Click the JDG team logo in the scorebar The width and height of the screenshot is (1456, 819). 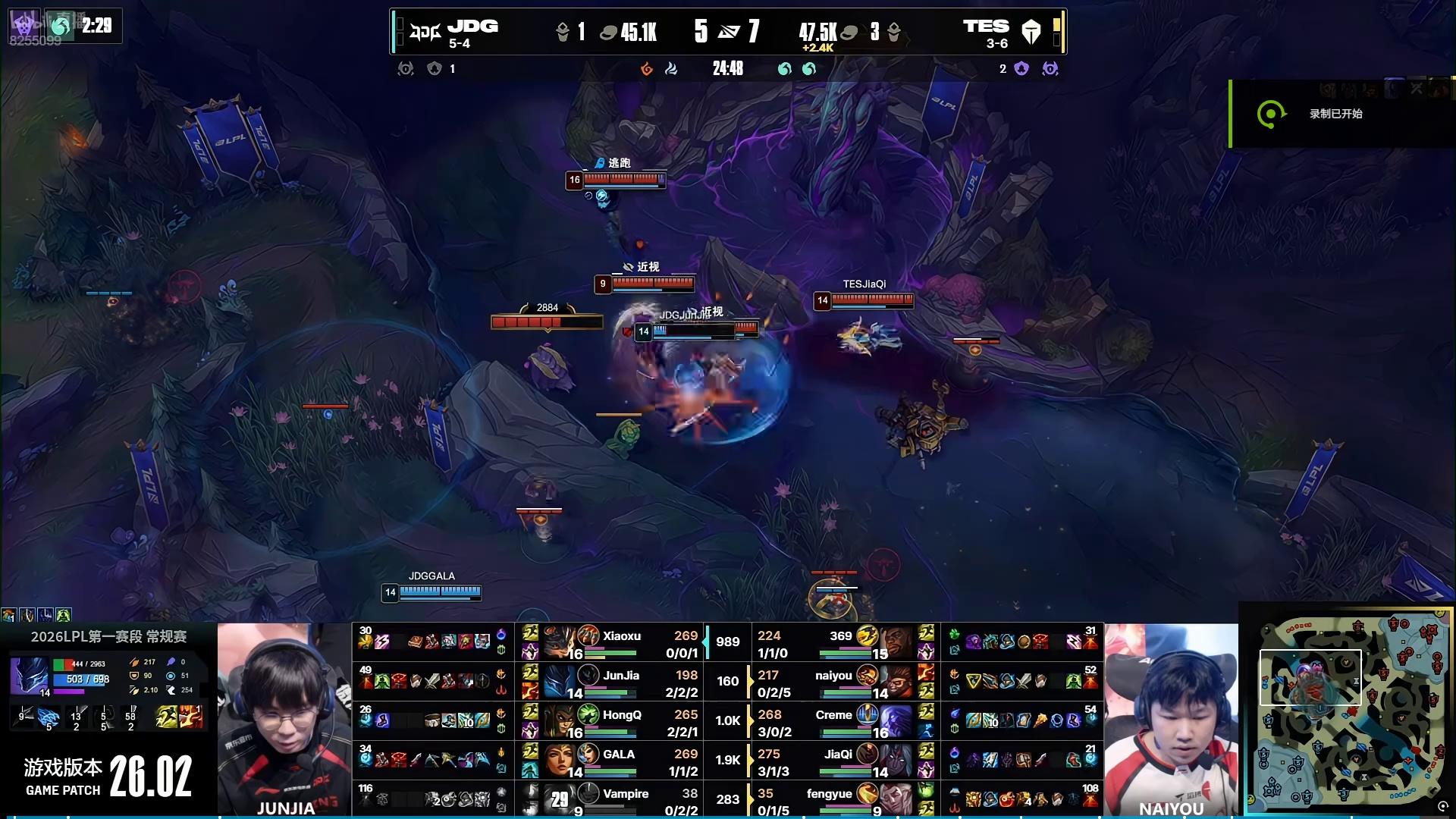[425, 32]
